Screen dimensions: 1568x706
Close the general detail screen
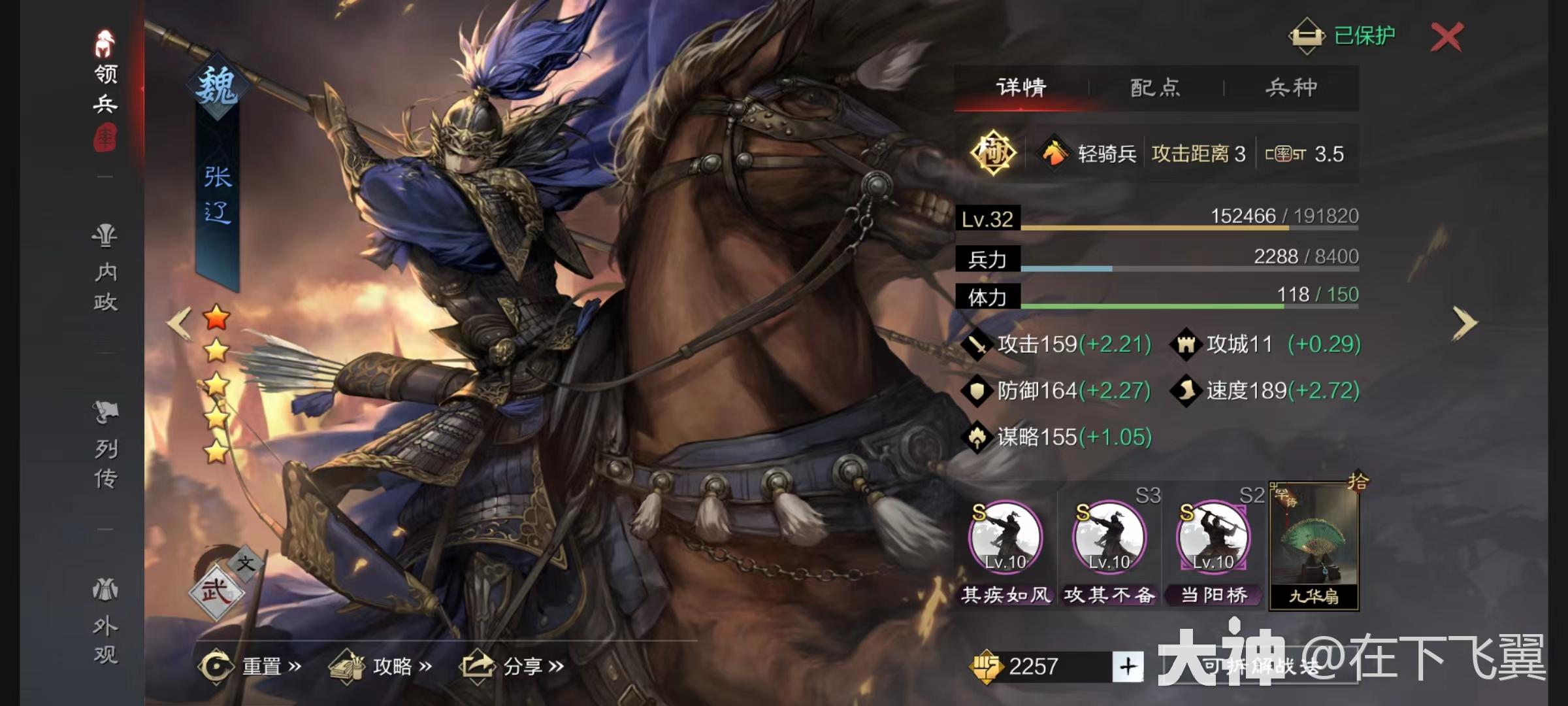pyautogui.click(x=1446, y=37)
